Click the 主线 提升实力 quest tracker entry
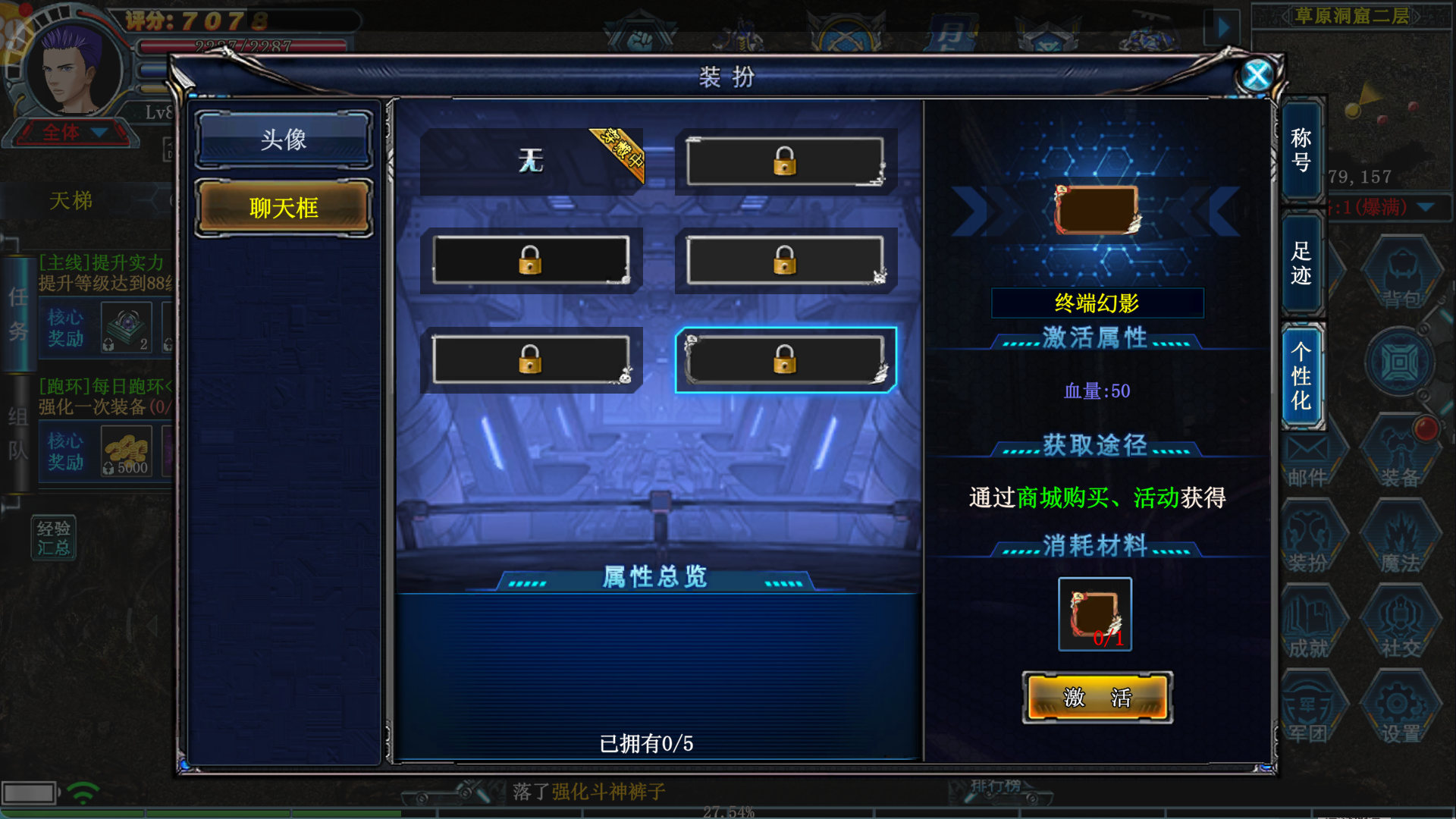 coord(102,272)
